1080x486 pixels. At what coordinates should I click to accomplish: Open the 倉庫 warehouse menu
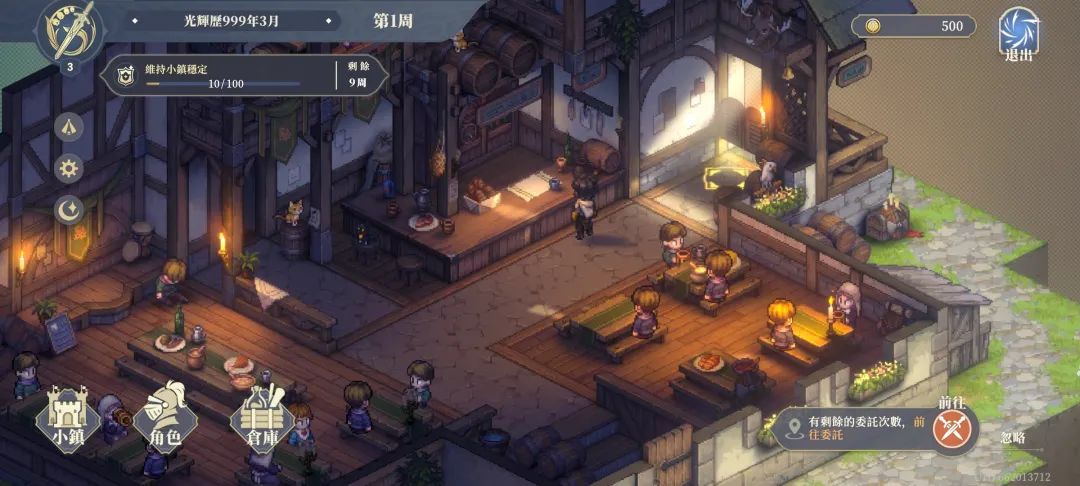click(261, 417)
